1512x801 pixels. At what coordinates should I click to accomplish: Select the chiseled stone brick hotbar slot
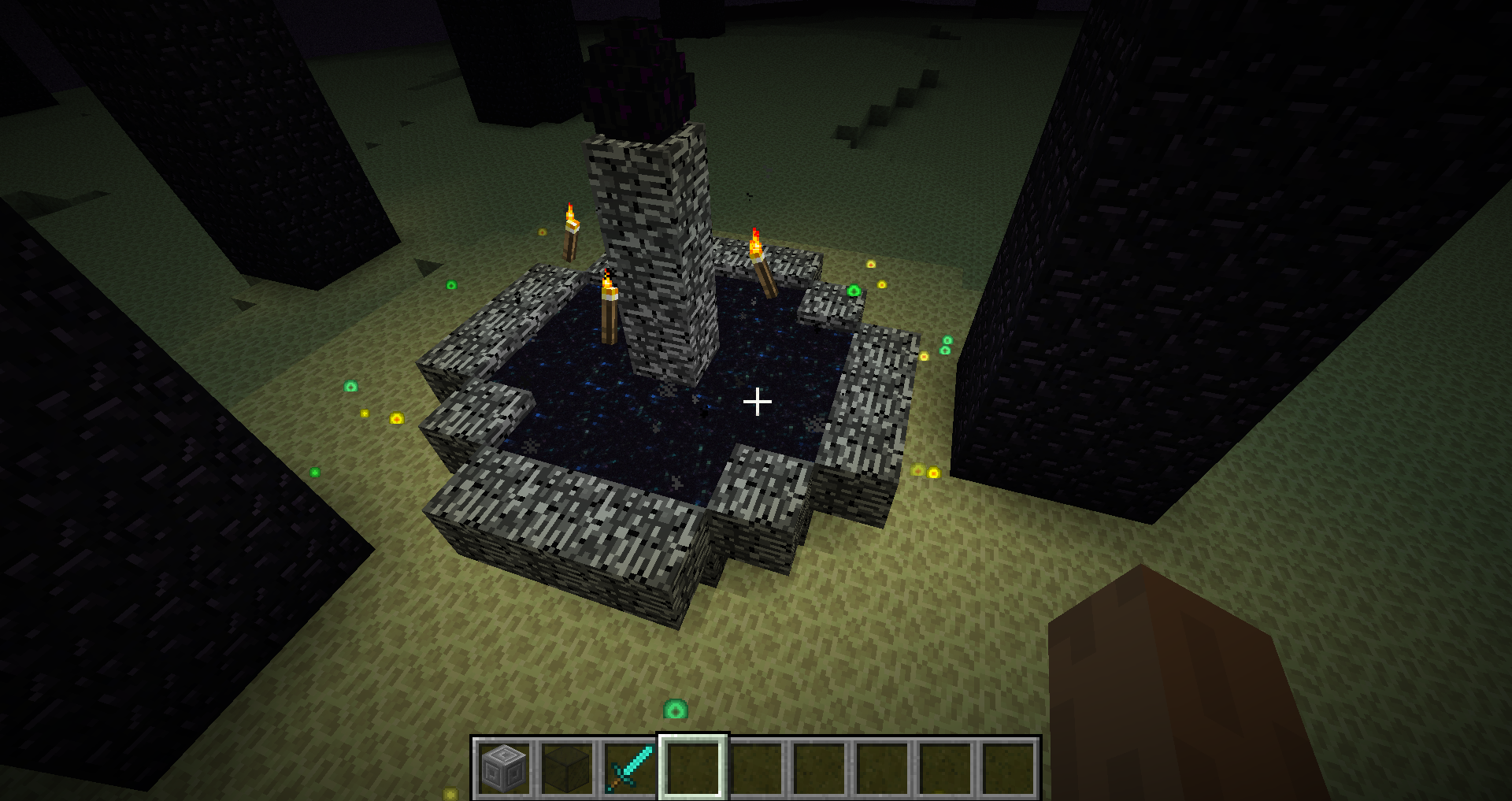coord(504,768)
